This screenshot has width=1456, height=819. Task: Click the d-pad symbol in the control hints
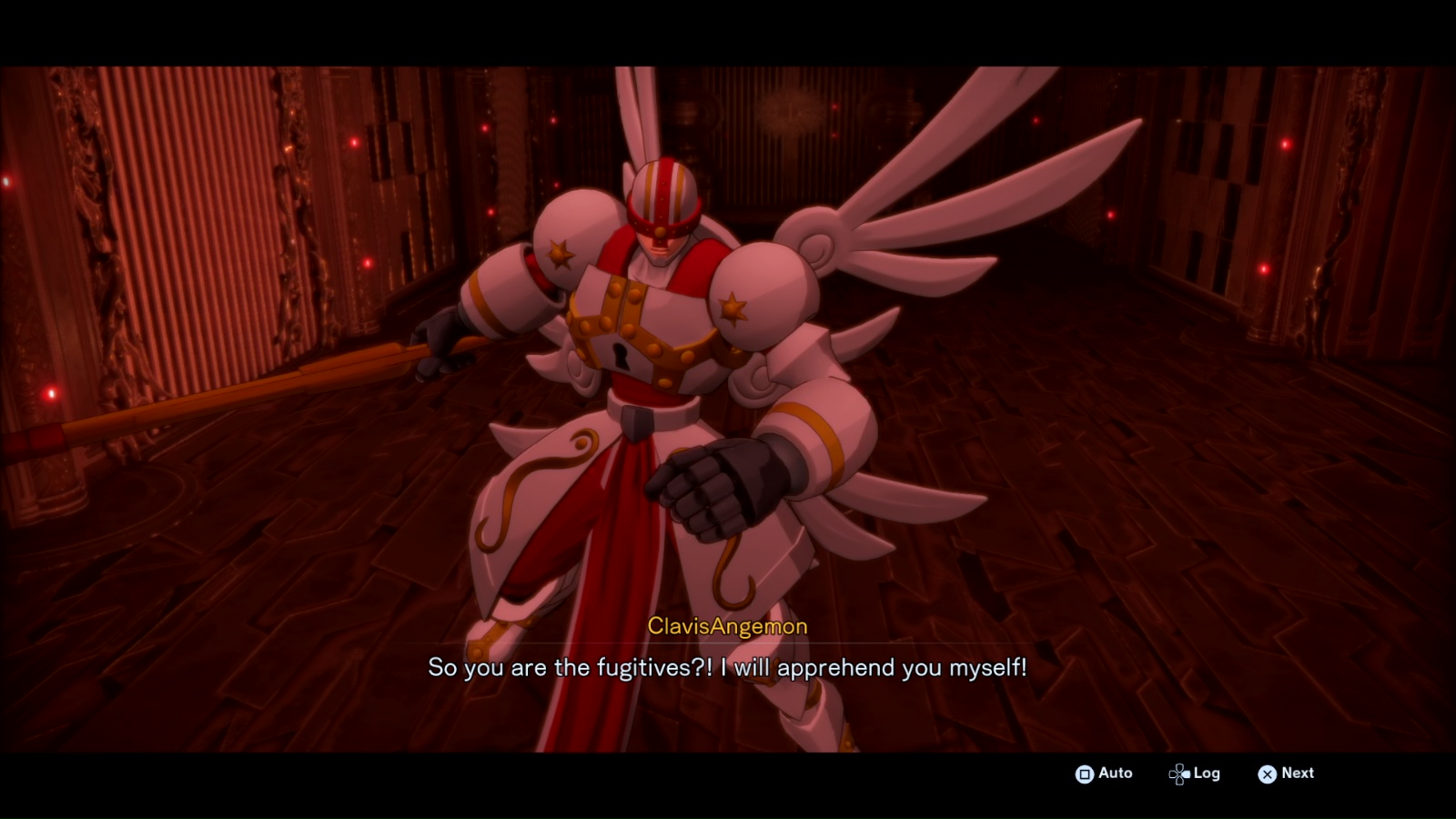[1178, 773]
